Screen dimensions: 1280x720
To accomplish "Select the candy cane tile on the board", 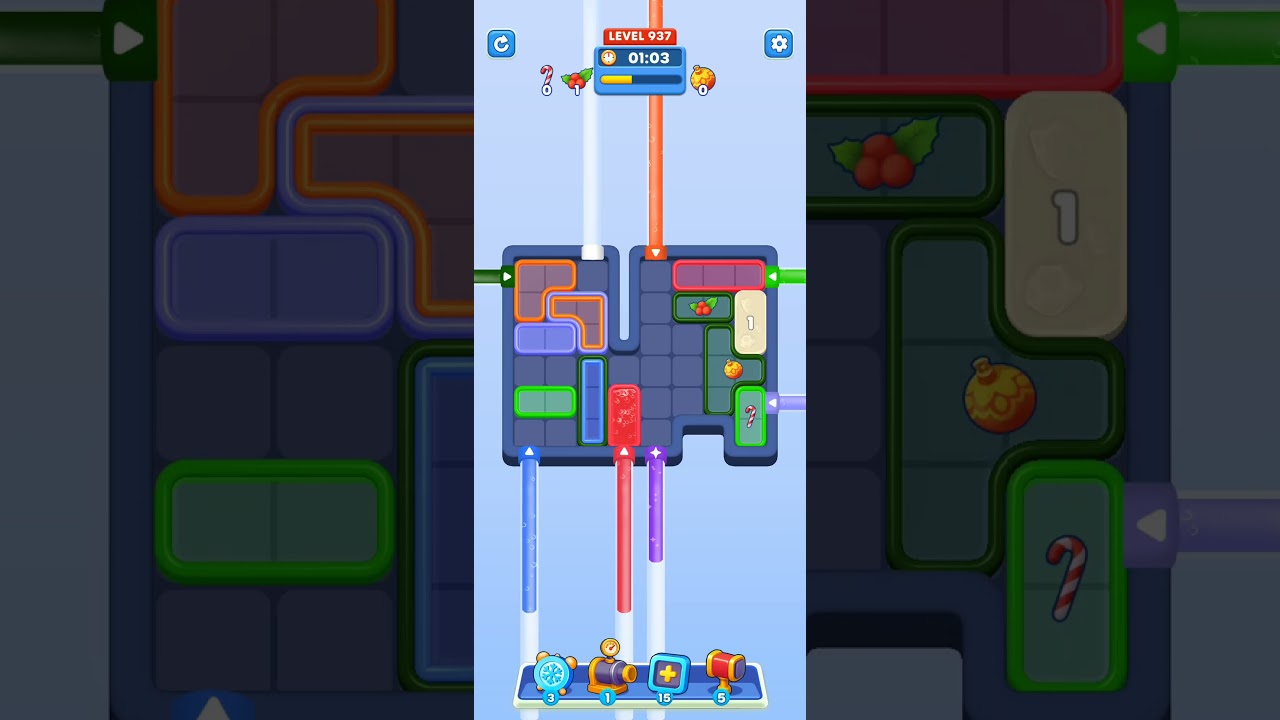I will point(752,415).
